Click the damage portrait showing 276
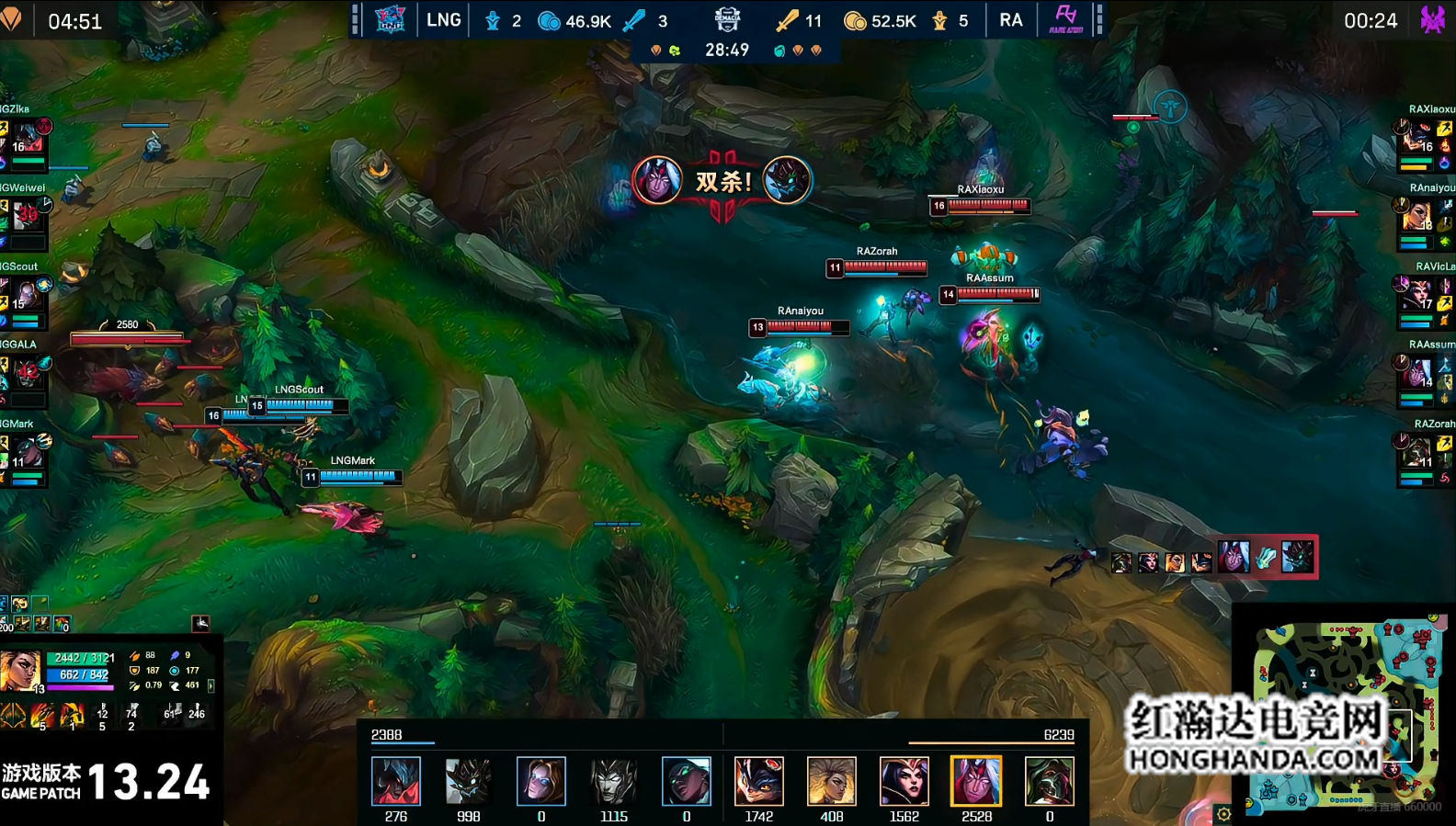 click(396, 781)
